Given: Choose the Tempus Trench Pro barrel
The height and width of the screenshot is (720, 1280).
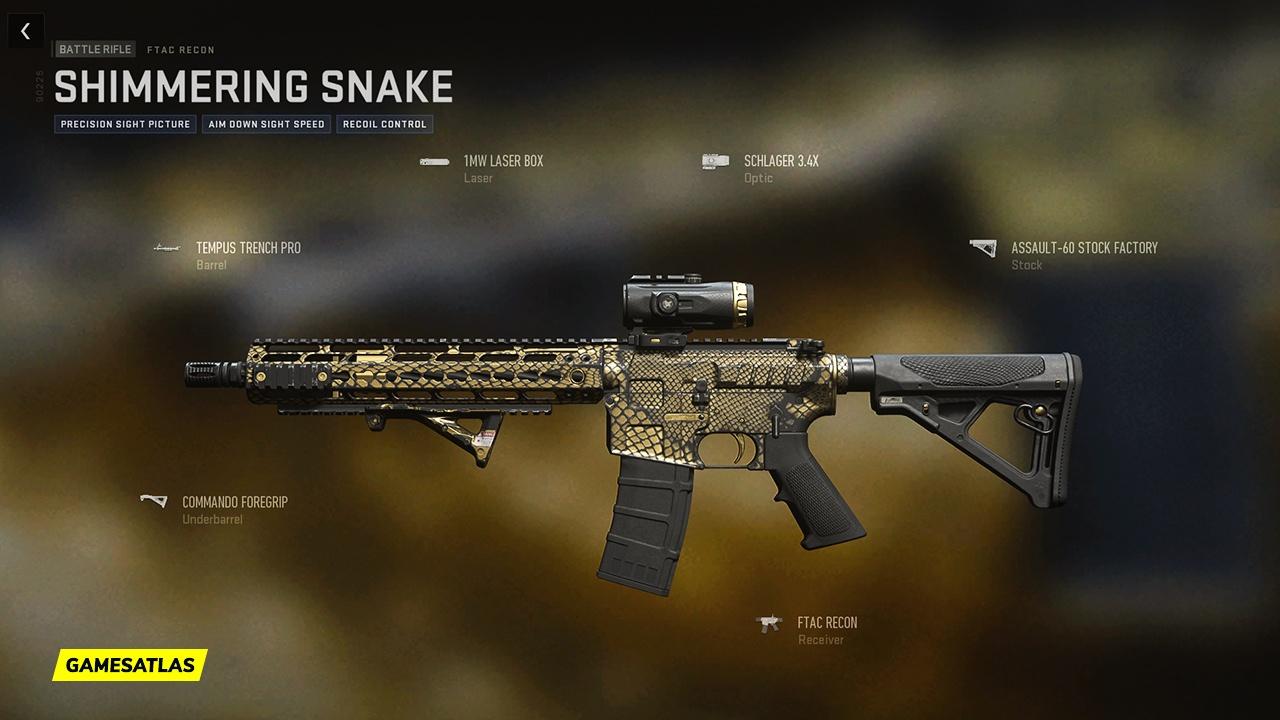Looking at the screenshot, I should coord(247,249).
